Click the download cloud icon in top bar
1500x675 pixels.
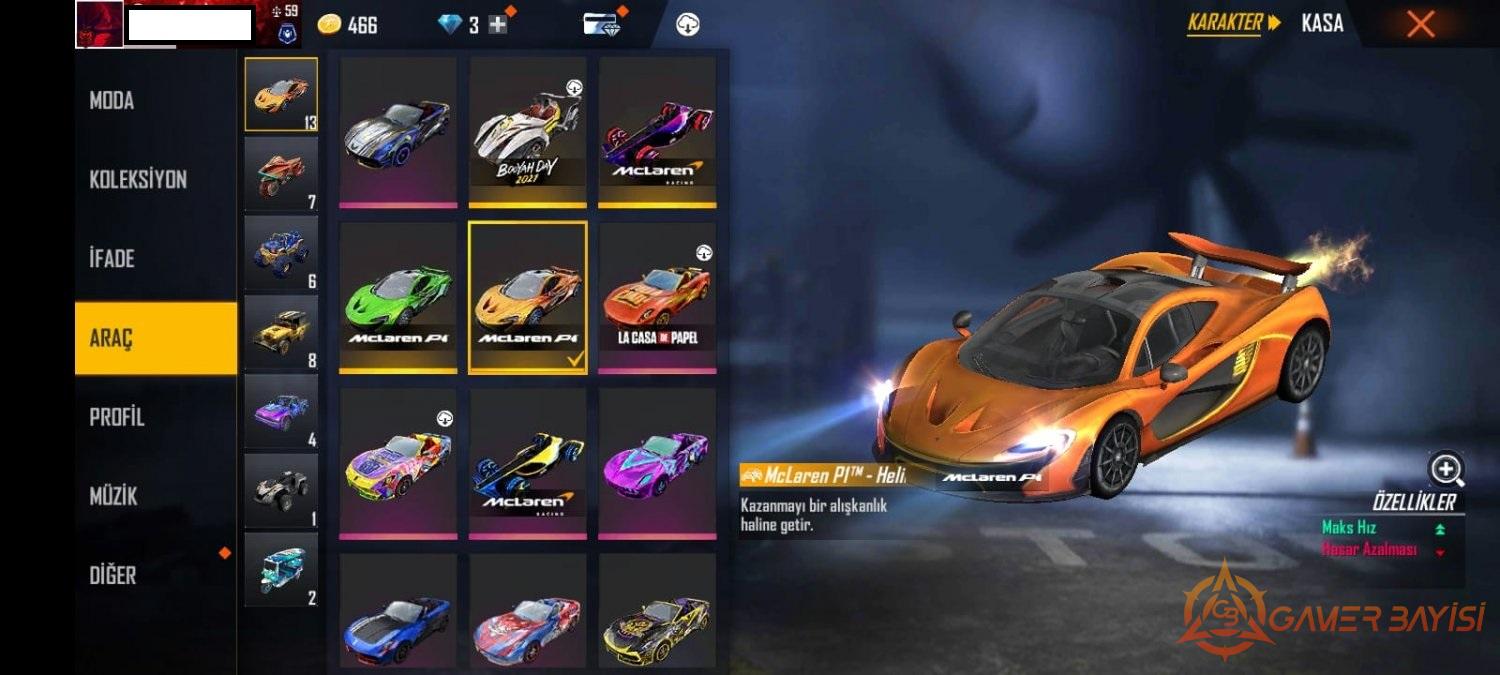tap(688, 25)
